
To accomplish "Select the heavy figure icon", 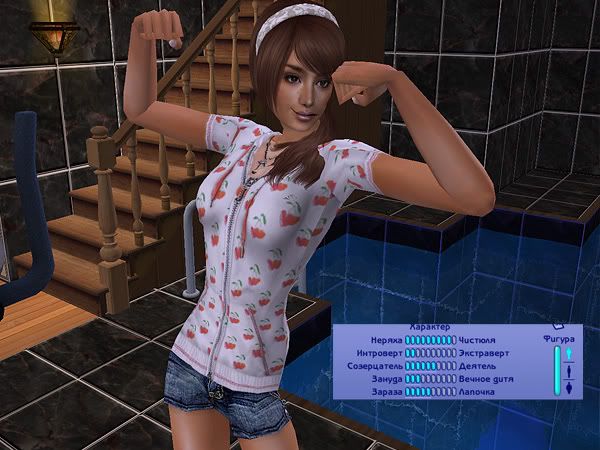I will point(569,388).
